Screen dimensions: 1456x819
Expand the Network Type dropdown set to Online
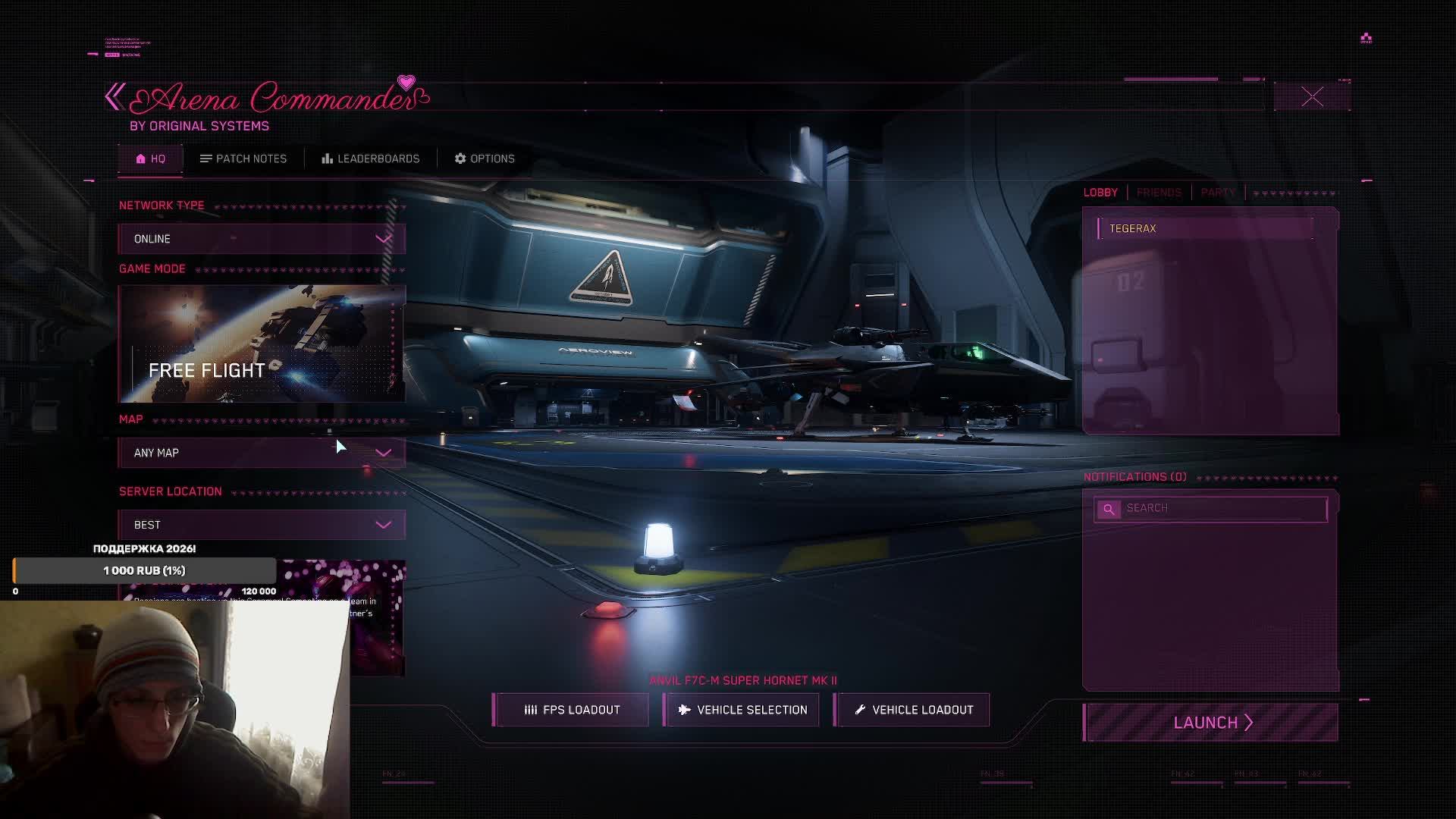click(262, 239)
